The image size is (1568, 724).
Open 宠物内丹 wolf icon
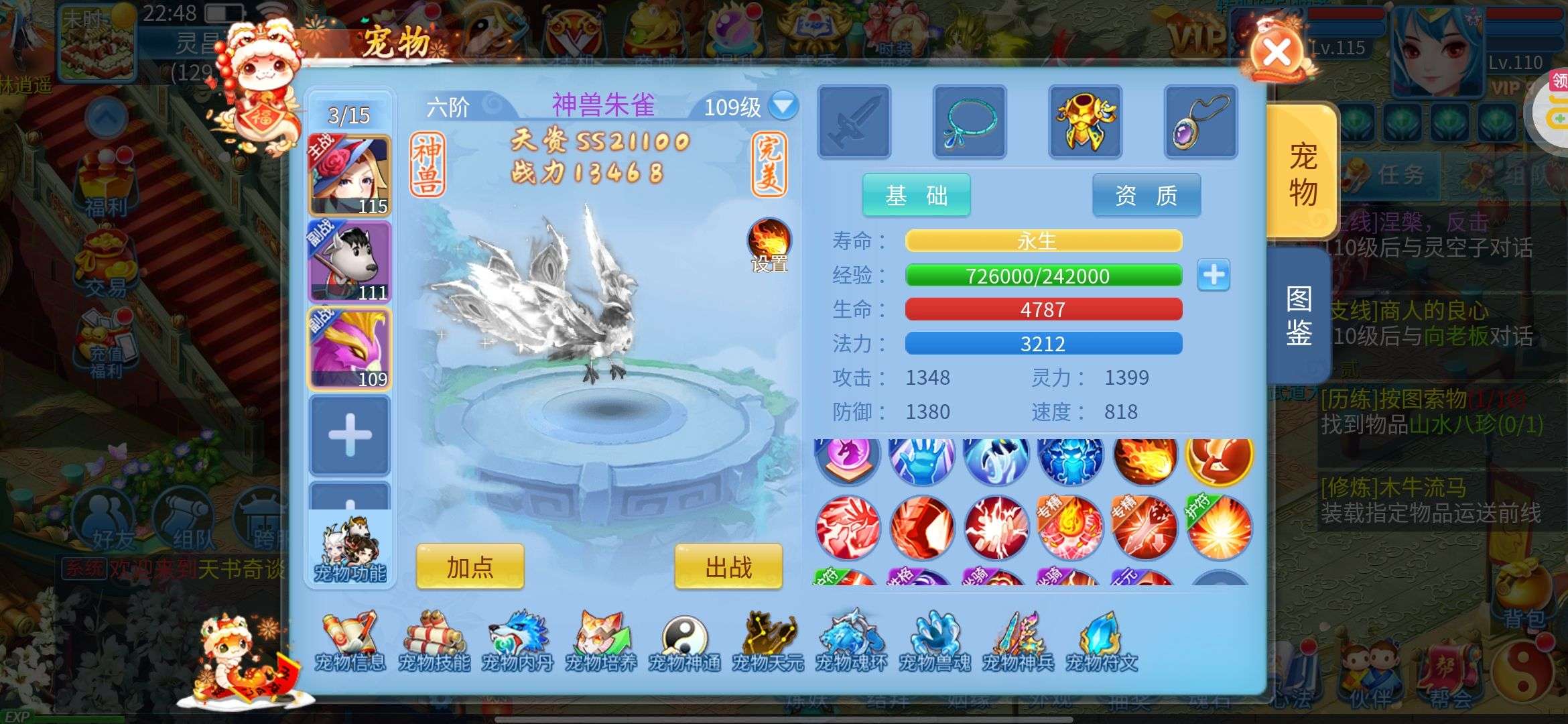pyautogui.click(x=517, y=641)
